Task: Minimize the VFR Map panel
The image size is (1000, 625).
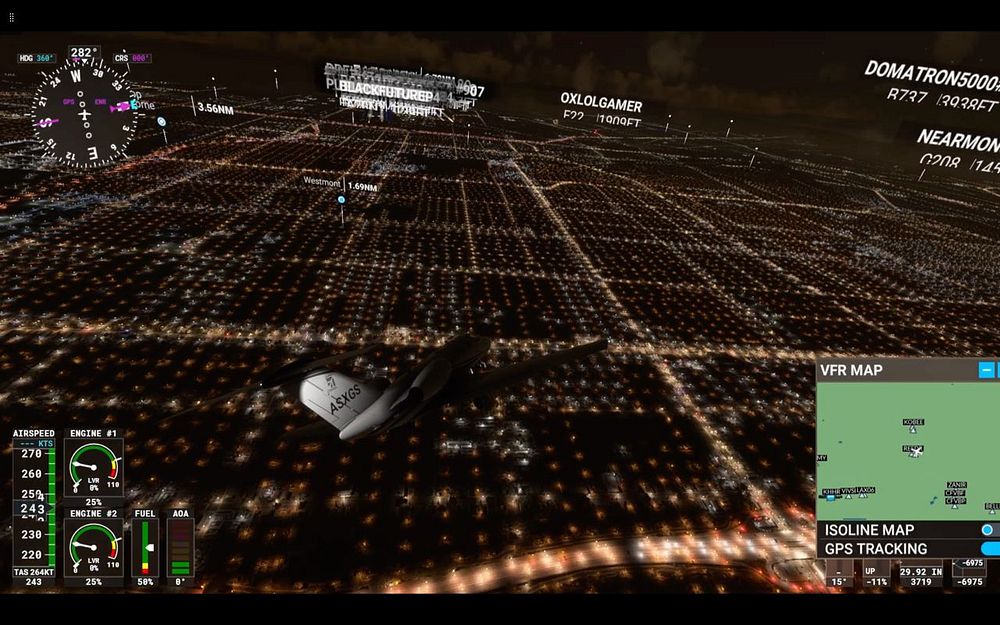Action: (x=986, y=370)
